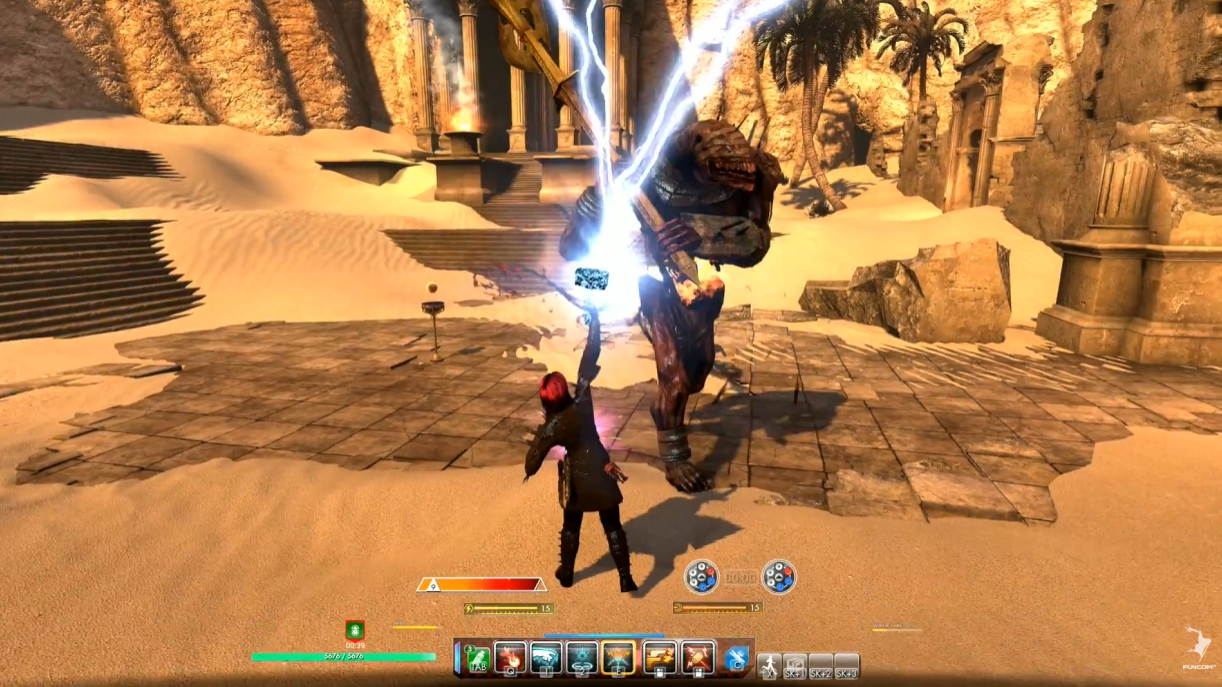Select the gold-highlighted orange ability slot
Viewport: 1222px width, 687px height.
pos(619,657)
